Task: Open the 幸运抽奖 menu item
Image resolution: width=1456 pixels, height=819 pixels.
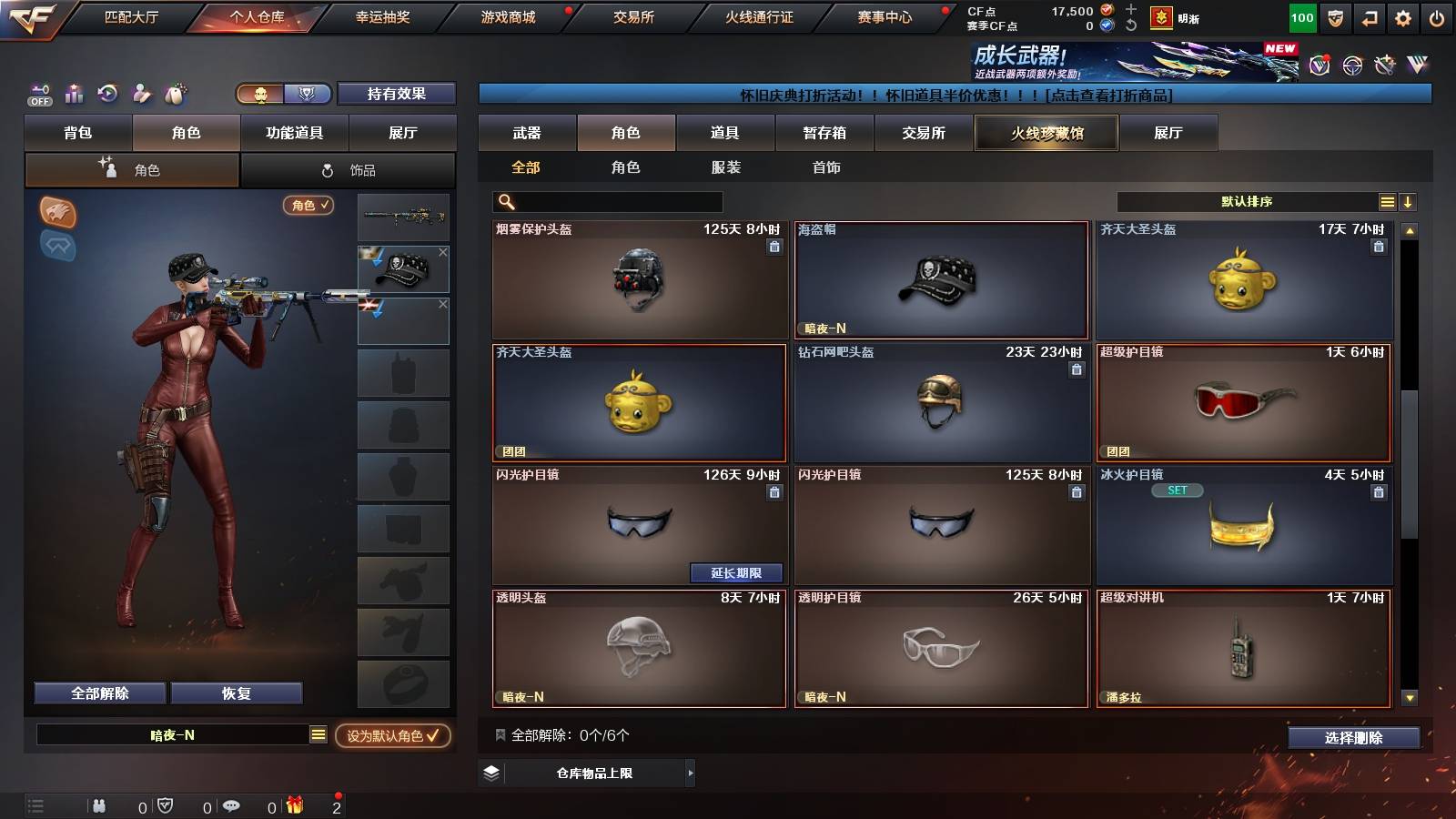Action: pyautogui.click(x=382, y=15)
